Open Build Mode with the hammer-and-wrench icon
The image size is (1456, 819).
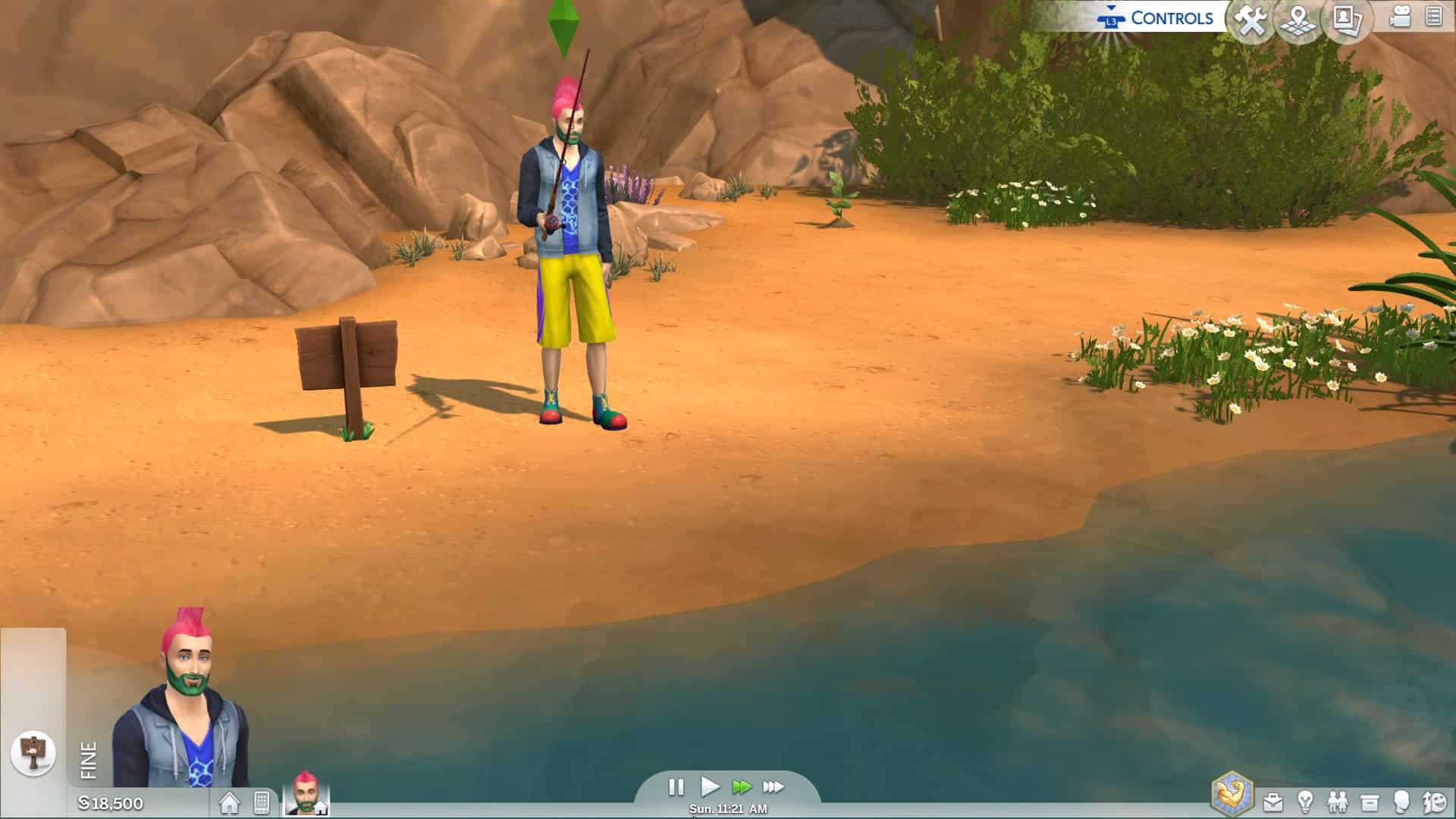coord(1251,20)
